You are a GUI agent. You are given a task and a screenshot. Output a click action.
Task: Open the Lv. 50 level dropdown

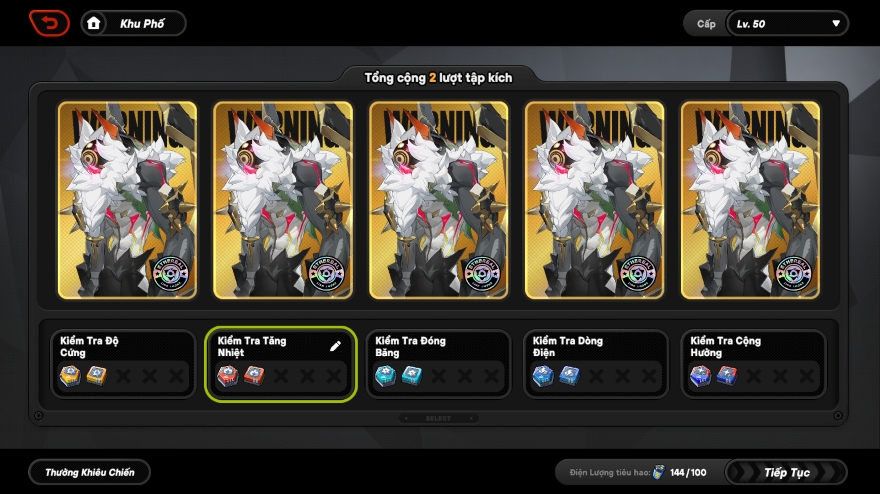(786, 23)
